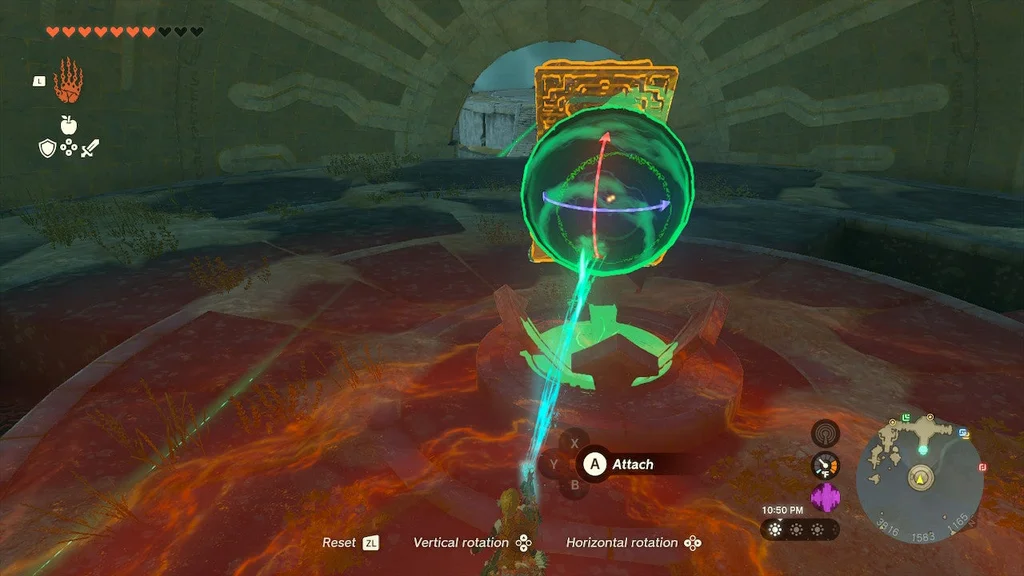
Task: Click the weather forecast strip
Action: [x=799, y=529]
